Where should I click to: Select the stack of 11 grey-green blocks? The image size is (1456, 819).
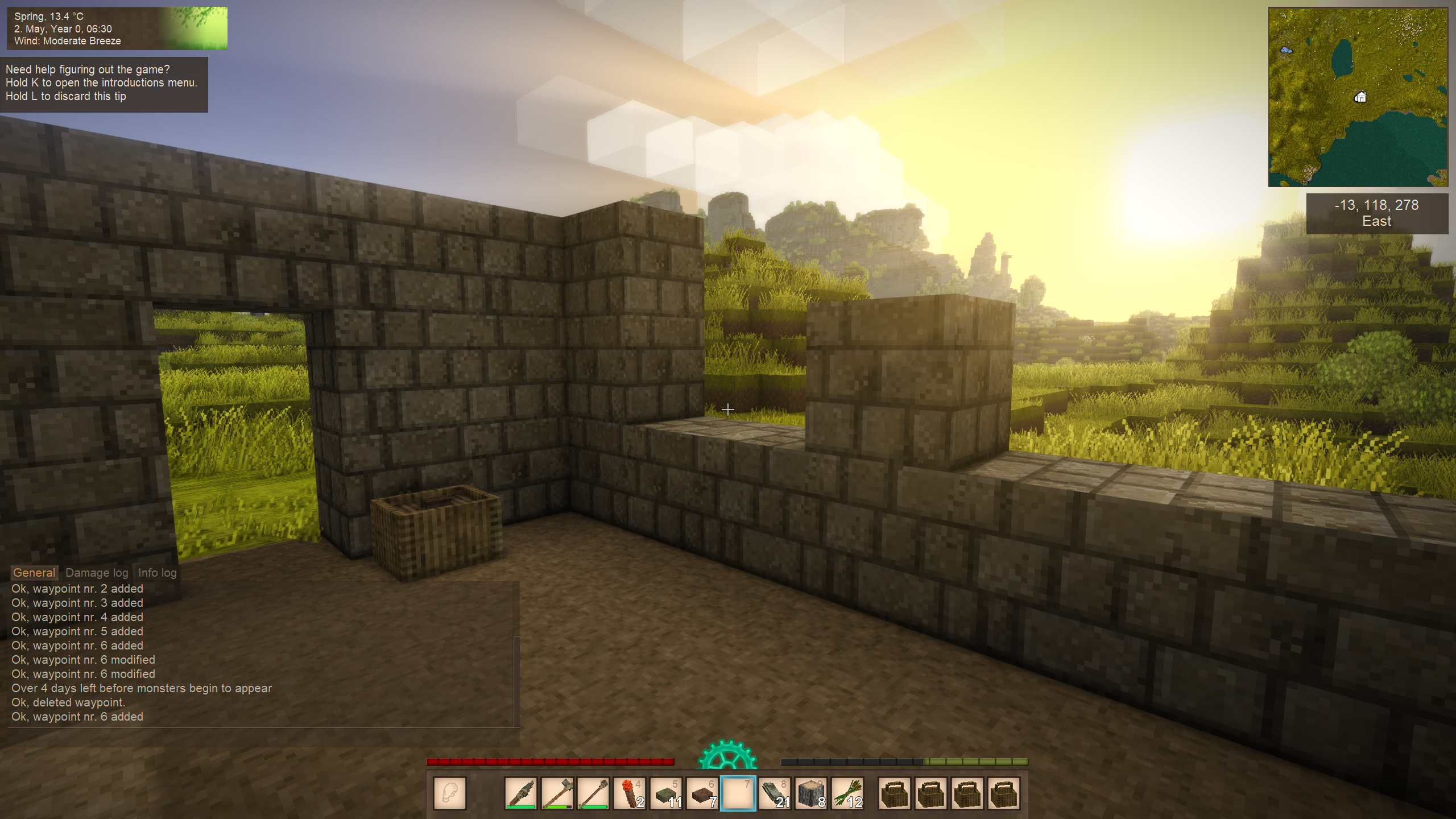665,793
